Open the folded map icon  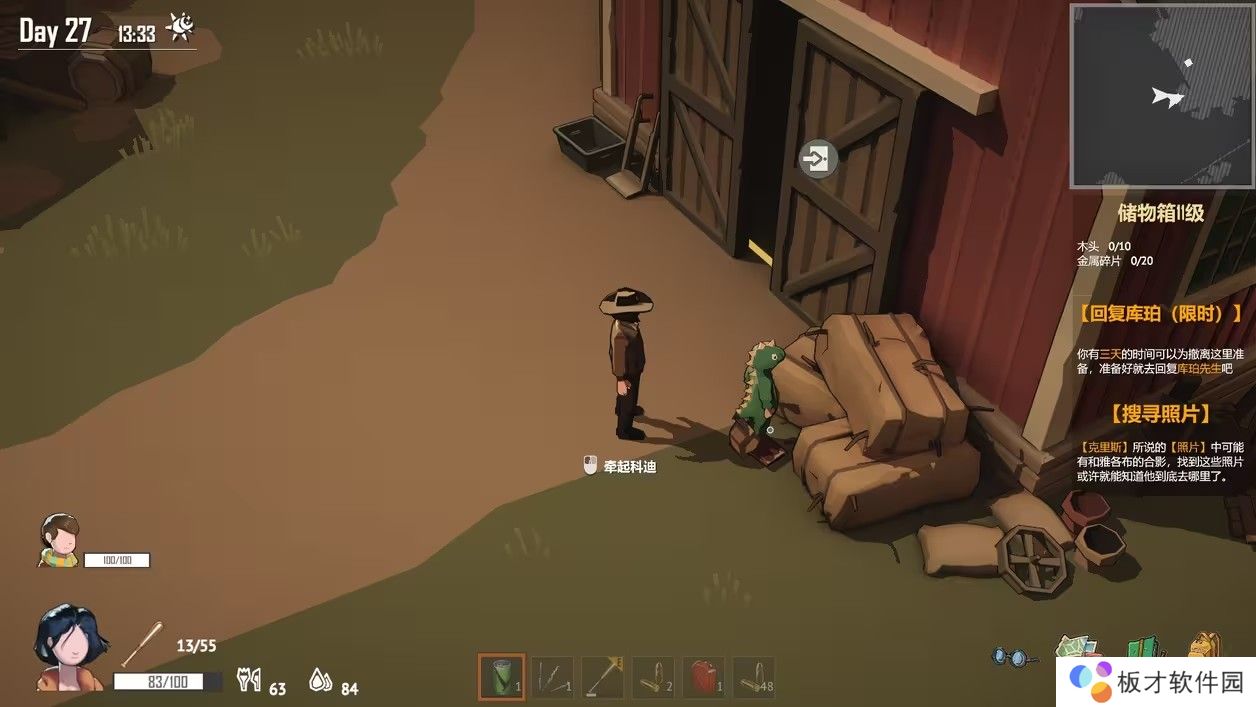tap(1076, 650)
